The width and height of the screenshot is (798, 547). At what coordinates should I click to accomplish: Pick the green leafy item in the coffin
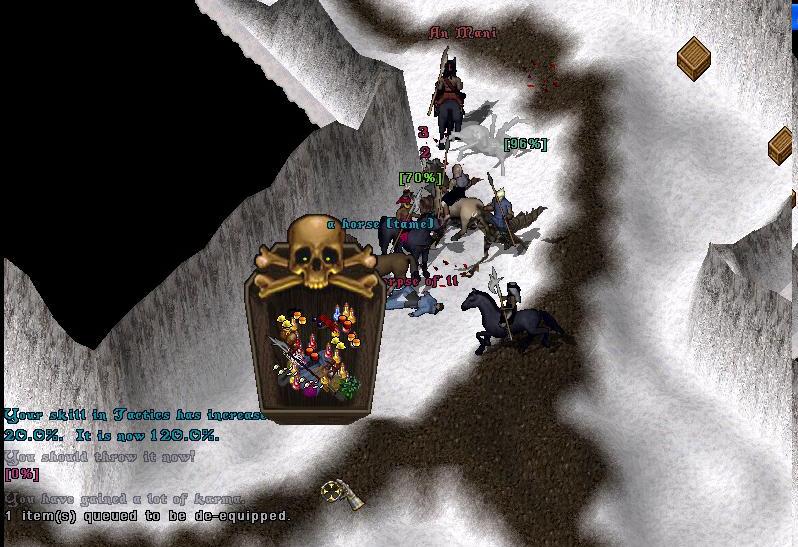coord(348,388)
